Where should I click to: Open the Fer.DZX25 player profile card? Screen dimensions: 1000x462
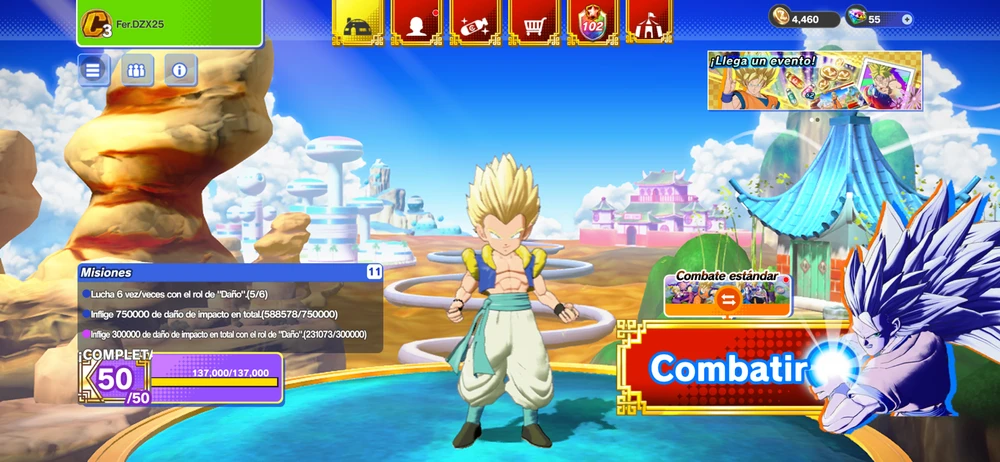pyautogui.click(x=169, y=23)
